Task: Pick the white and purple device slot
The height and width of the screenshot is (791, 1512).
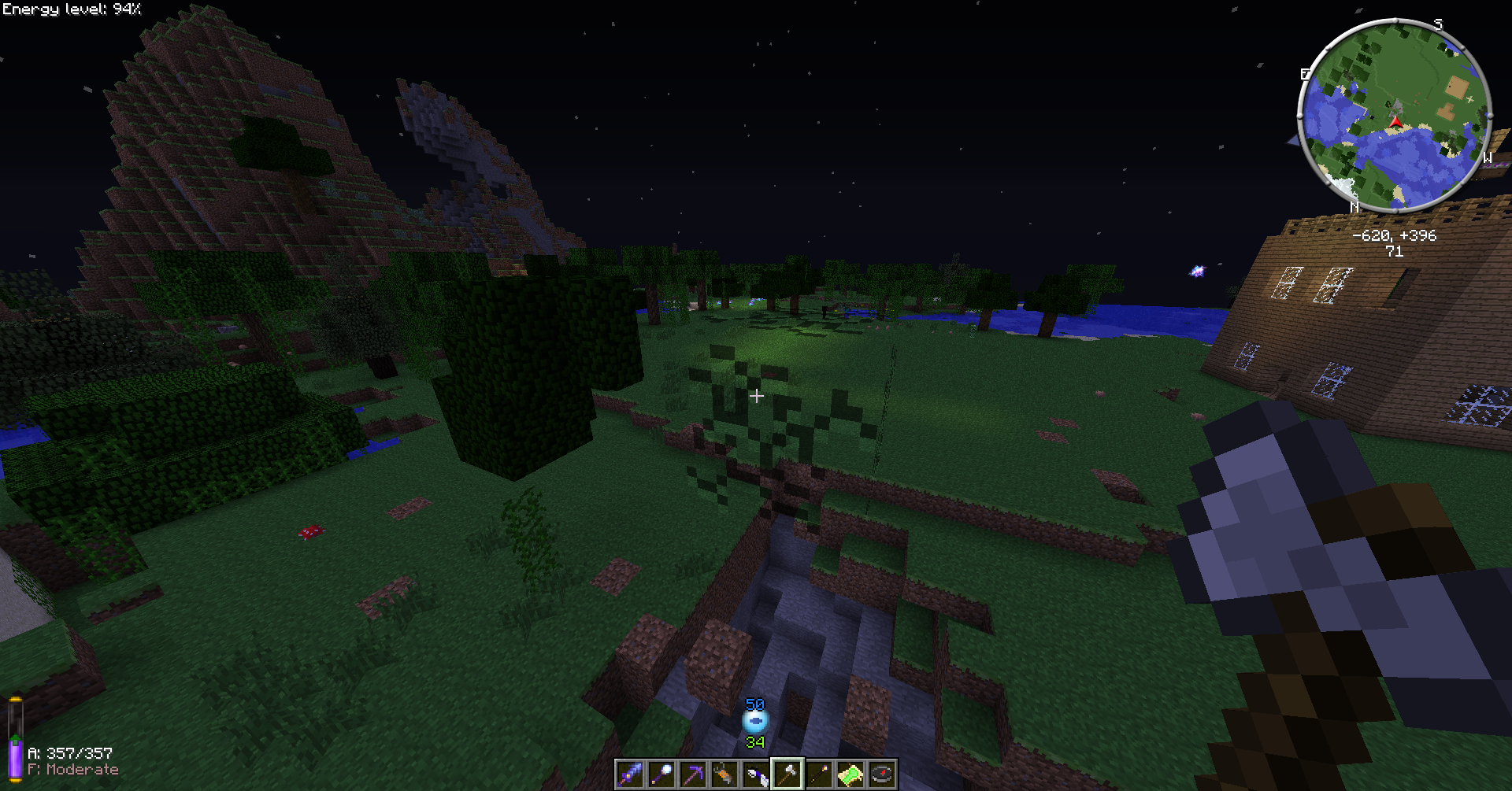Action: (x=756, y=774)
